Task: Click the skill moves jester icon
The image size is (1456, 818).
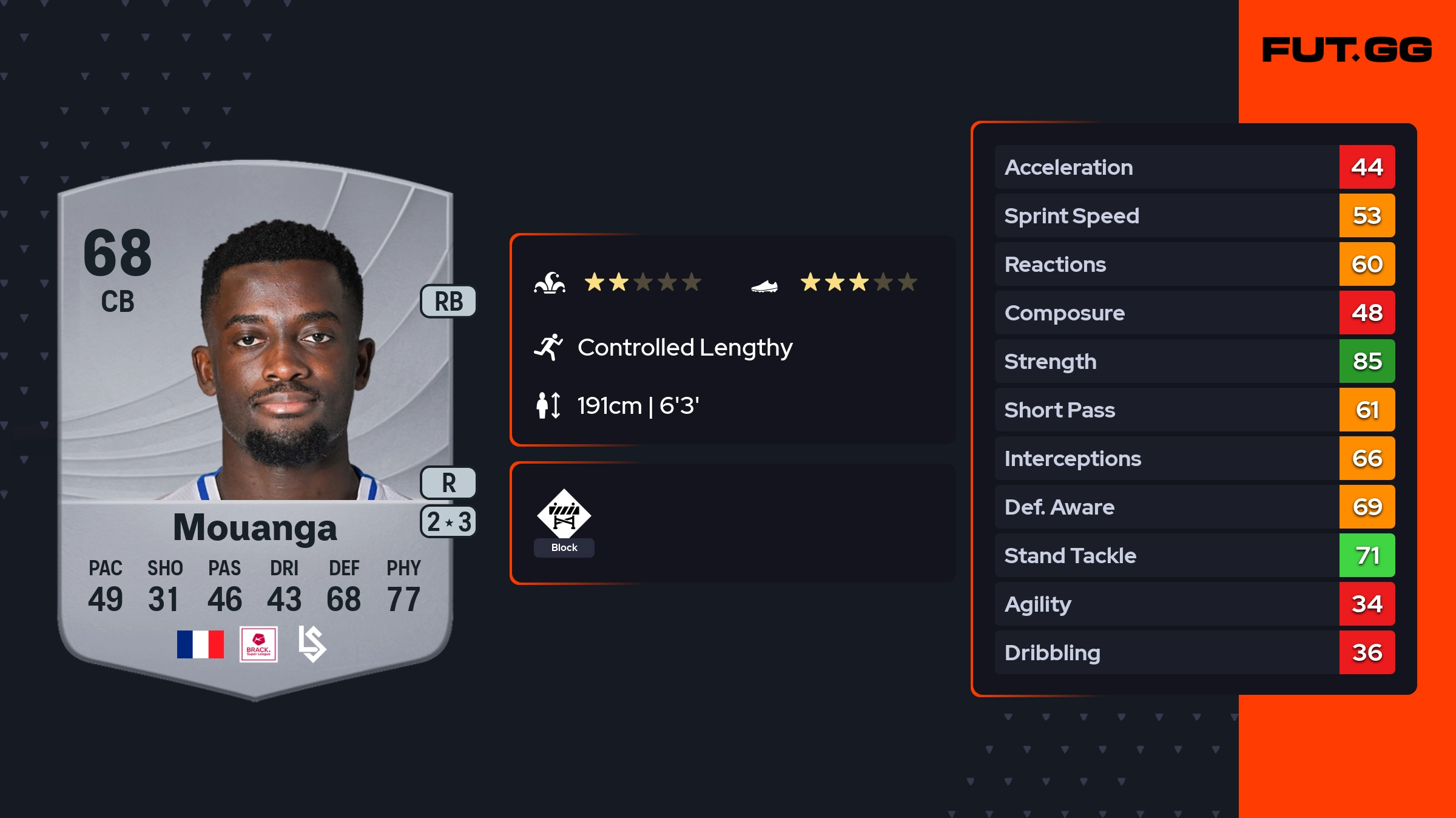Action: [x=550, y=283]
